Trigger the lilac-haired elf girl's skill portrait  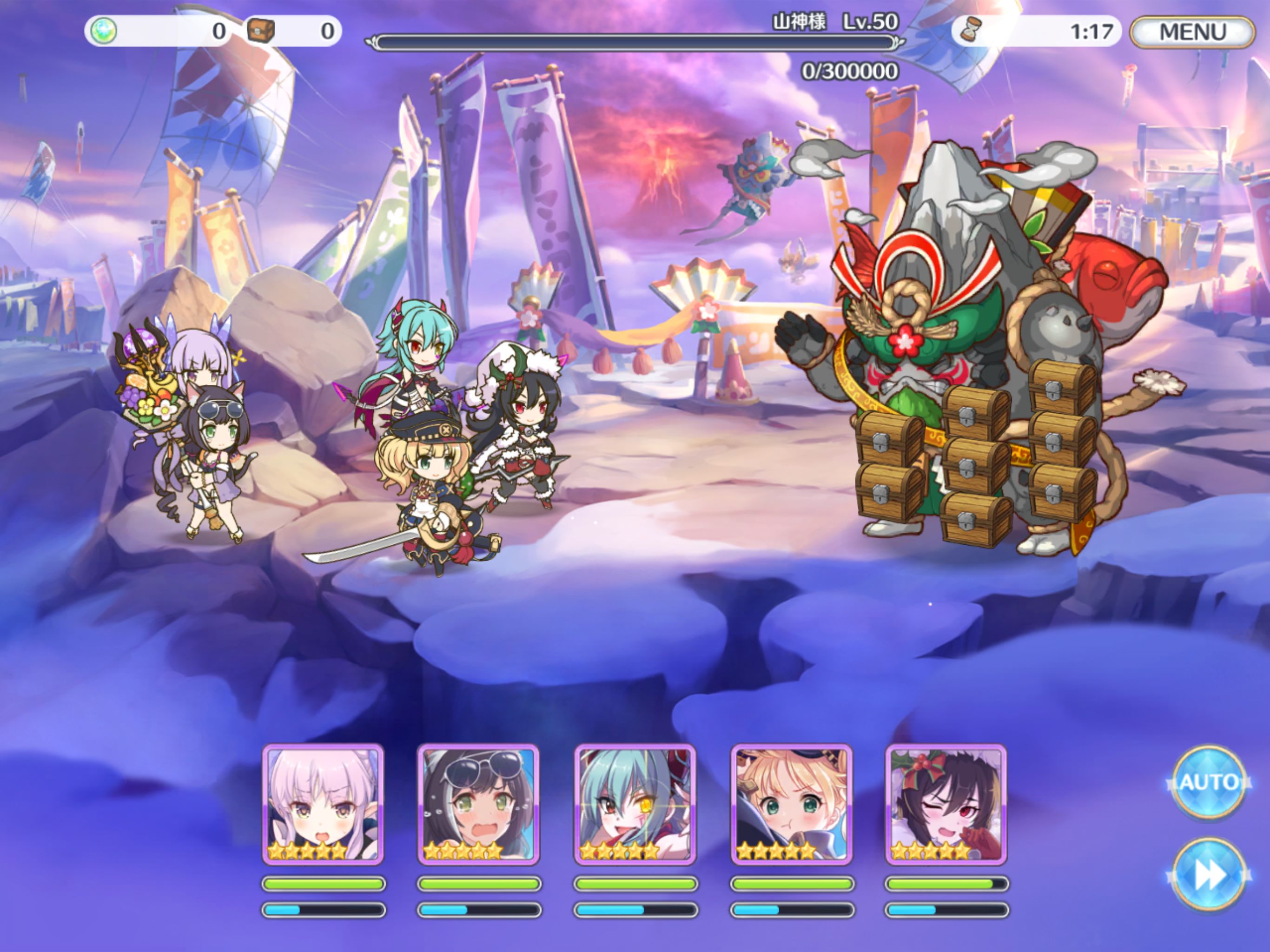coord(323,804)
